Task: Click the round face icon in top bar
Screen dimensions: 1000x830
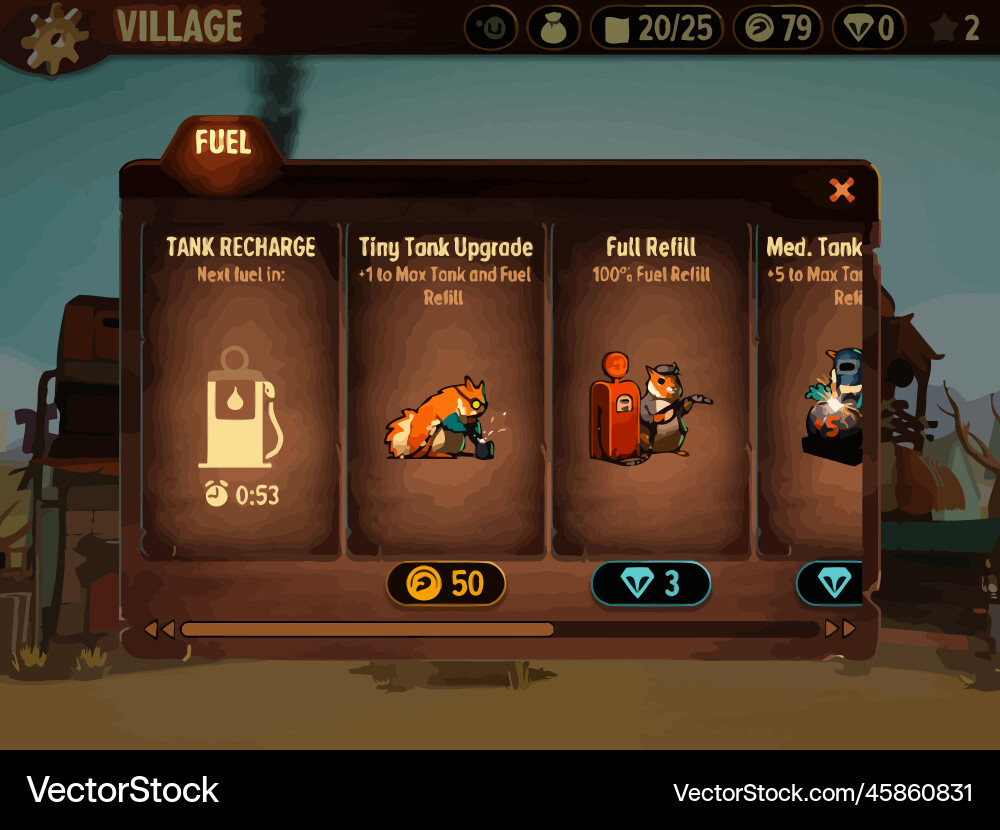Action: 491,28
